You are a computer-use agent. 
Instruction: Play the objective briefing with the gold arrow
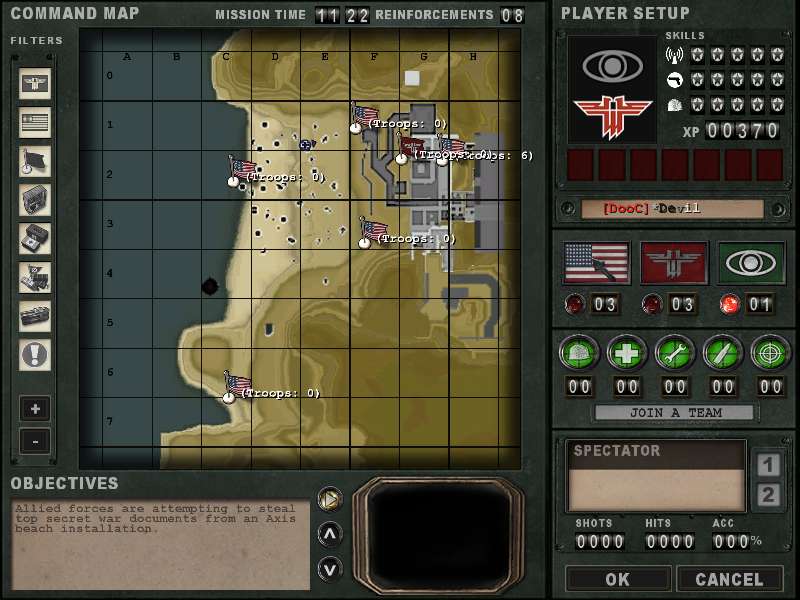point(329,498)
